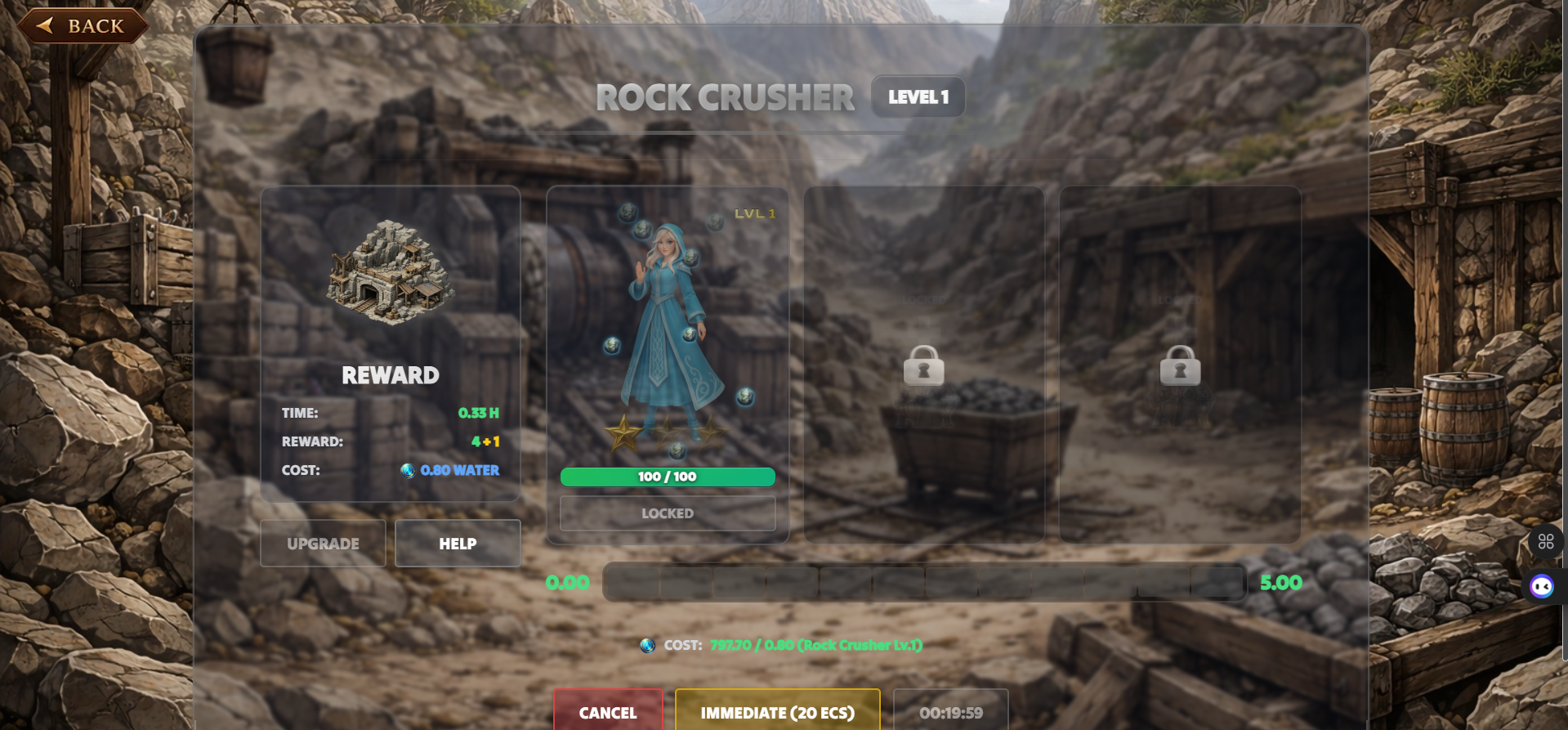Click the LOCKED button under the worker
This screenshot has height=730, width=1568.
667,513
